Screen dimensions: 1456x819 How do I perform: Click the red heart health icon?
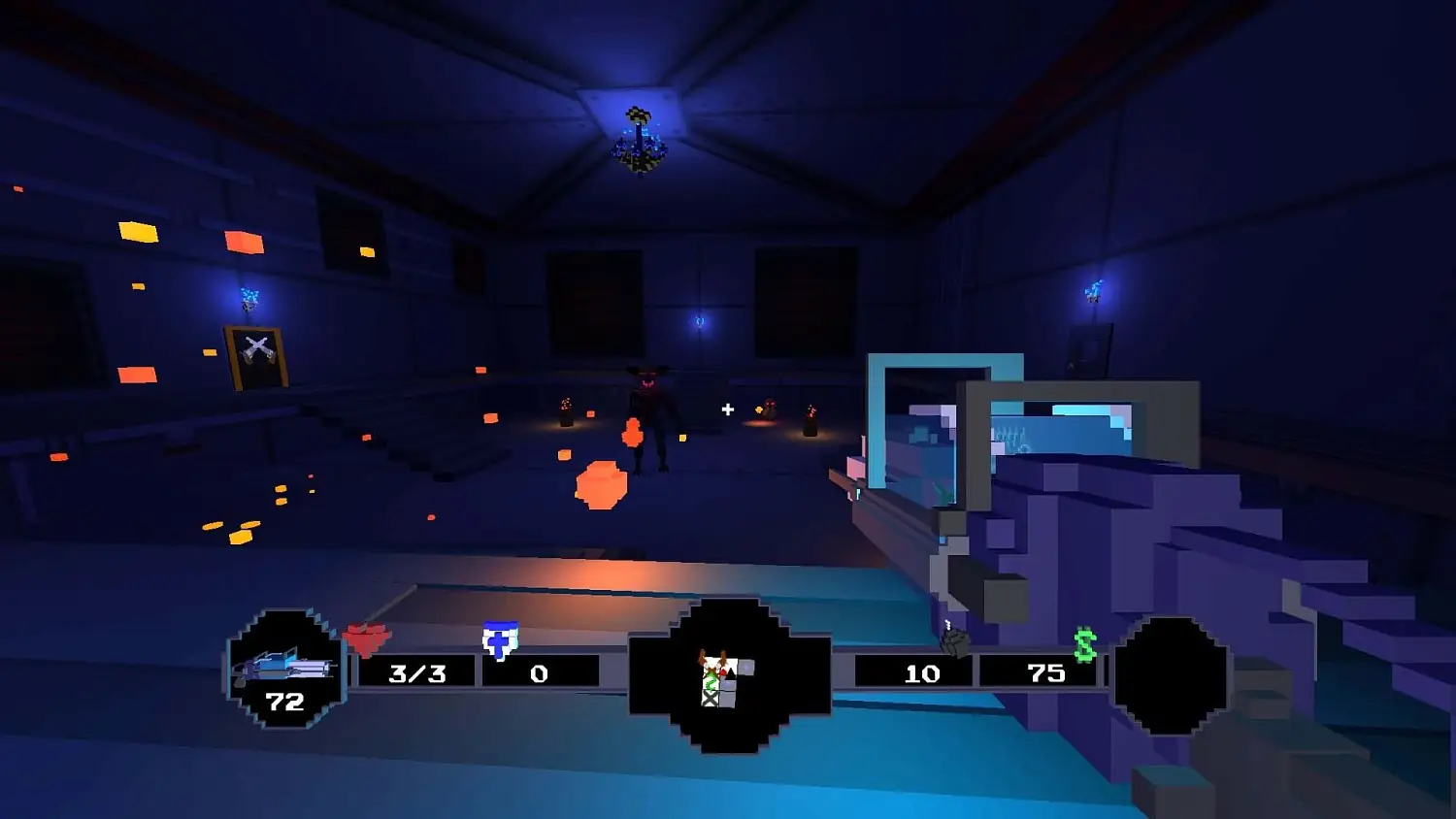pos(367,636)
